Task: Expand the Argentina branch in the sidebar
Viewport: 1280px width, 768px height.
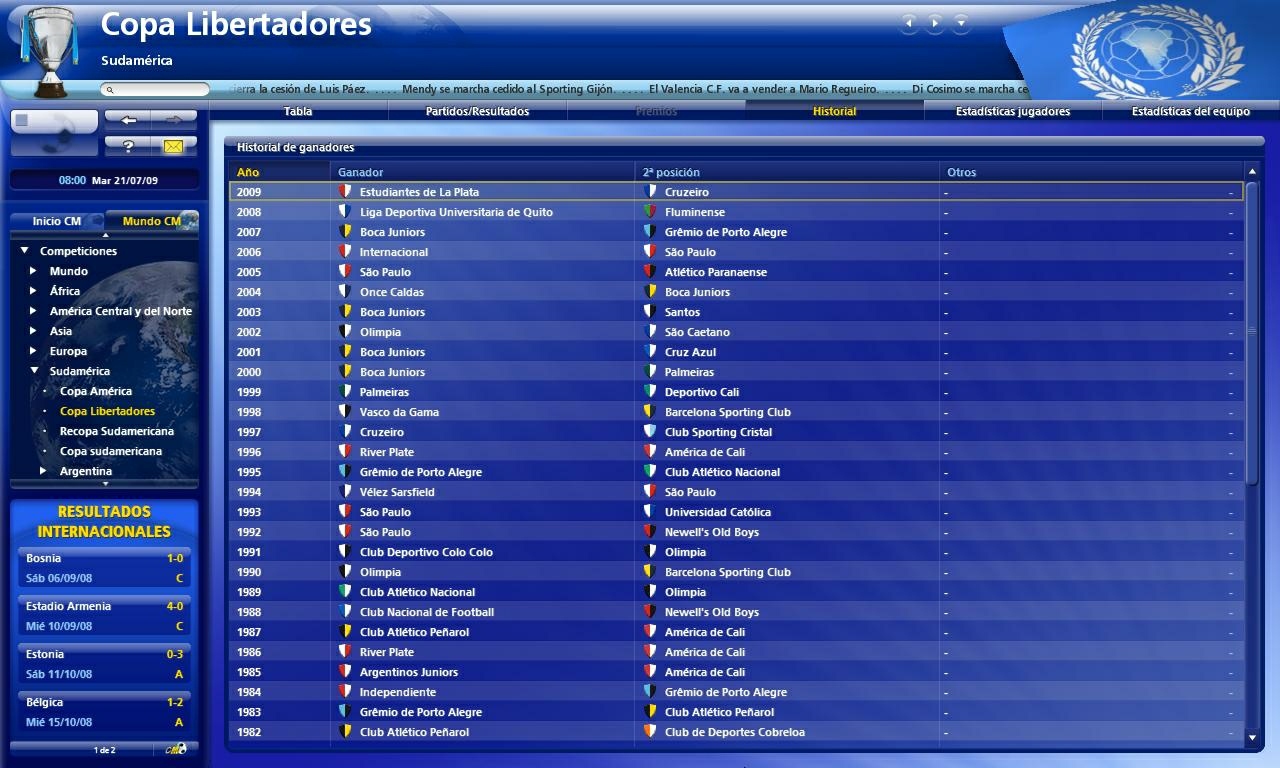Action: (x=42, y=470)
